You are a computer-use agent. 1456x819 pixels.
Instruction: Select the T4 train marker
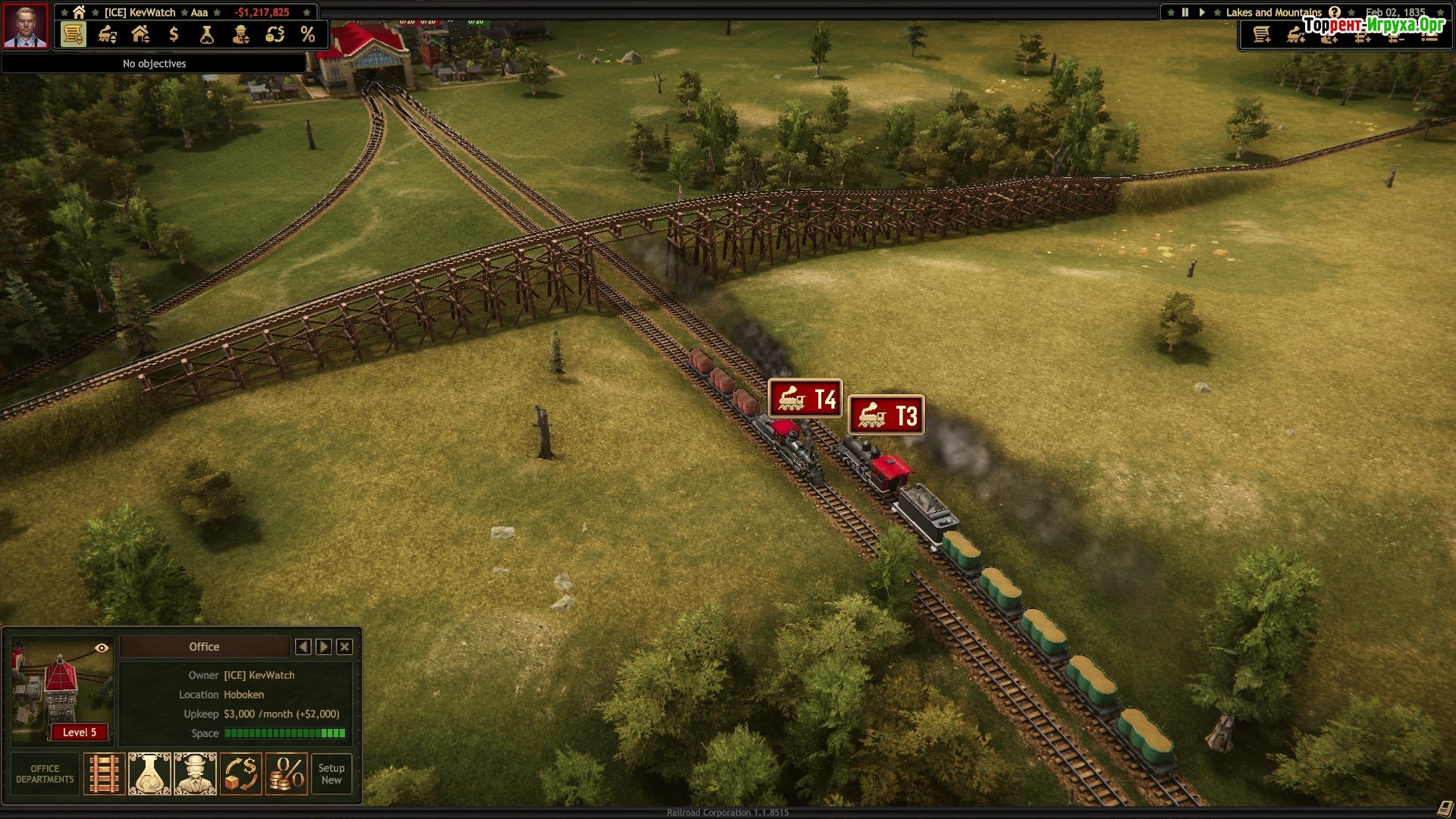tap(805, 399)
